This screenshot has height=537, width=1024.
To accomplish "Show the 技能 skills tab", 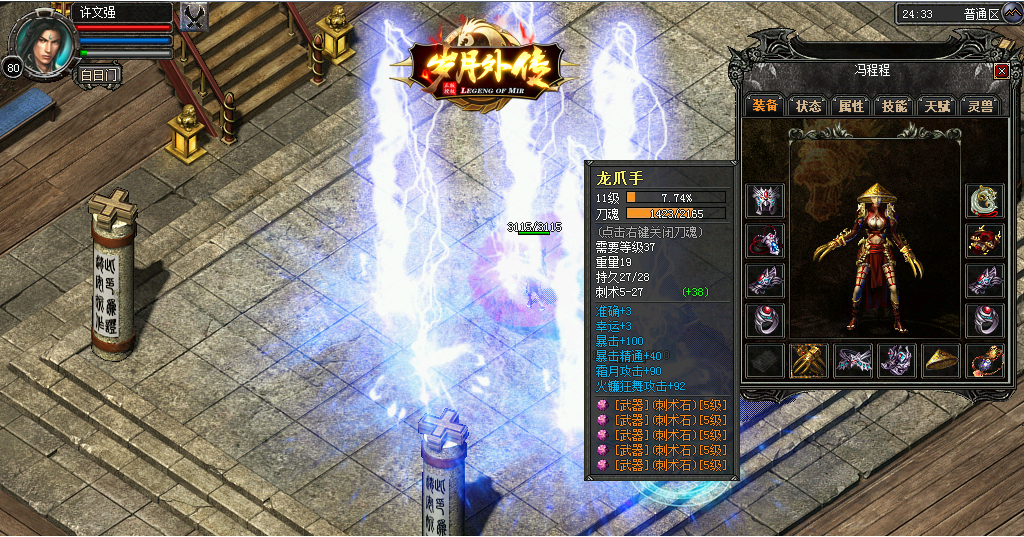I will coord(894,106).
